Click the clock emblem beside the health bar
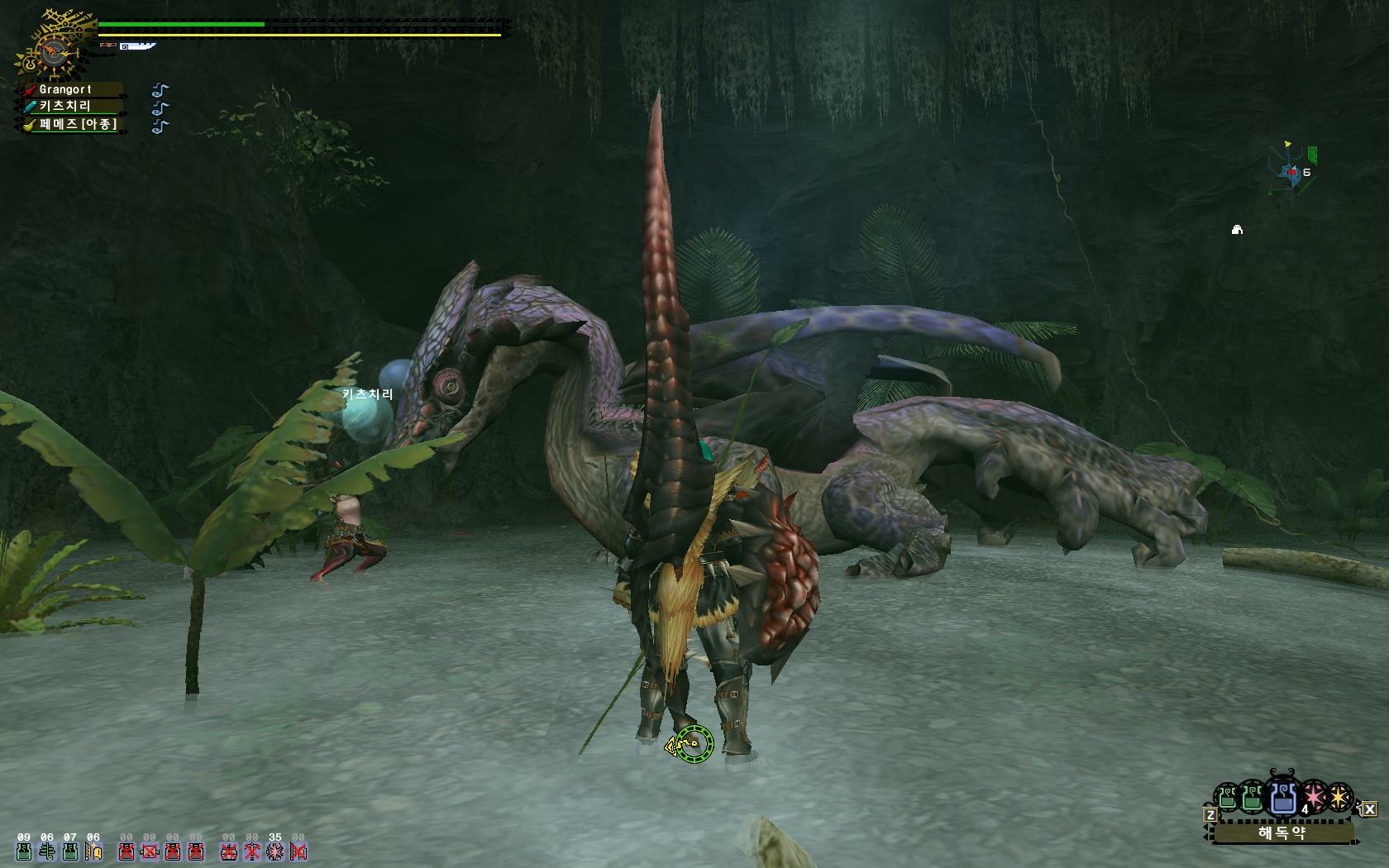This screenshot has width=1389, height=868. [52, 53]
